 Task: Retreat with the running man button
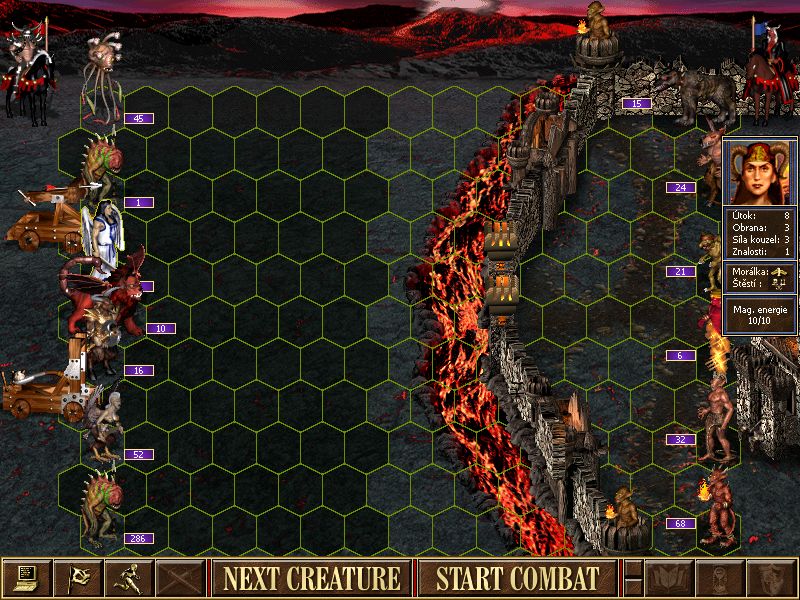130,577
